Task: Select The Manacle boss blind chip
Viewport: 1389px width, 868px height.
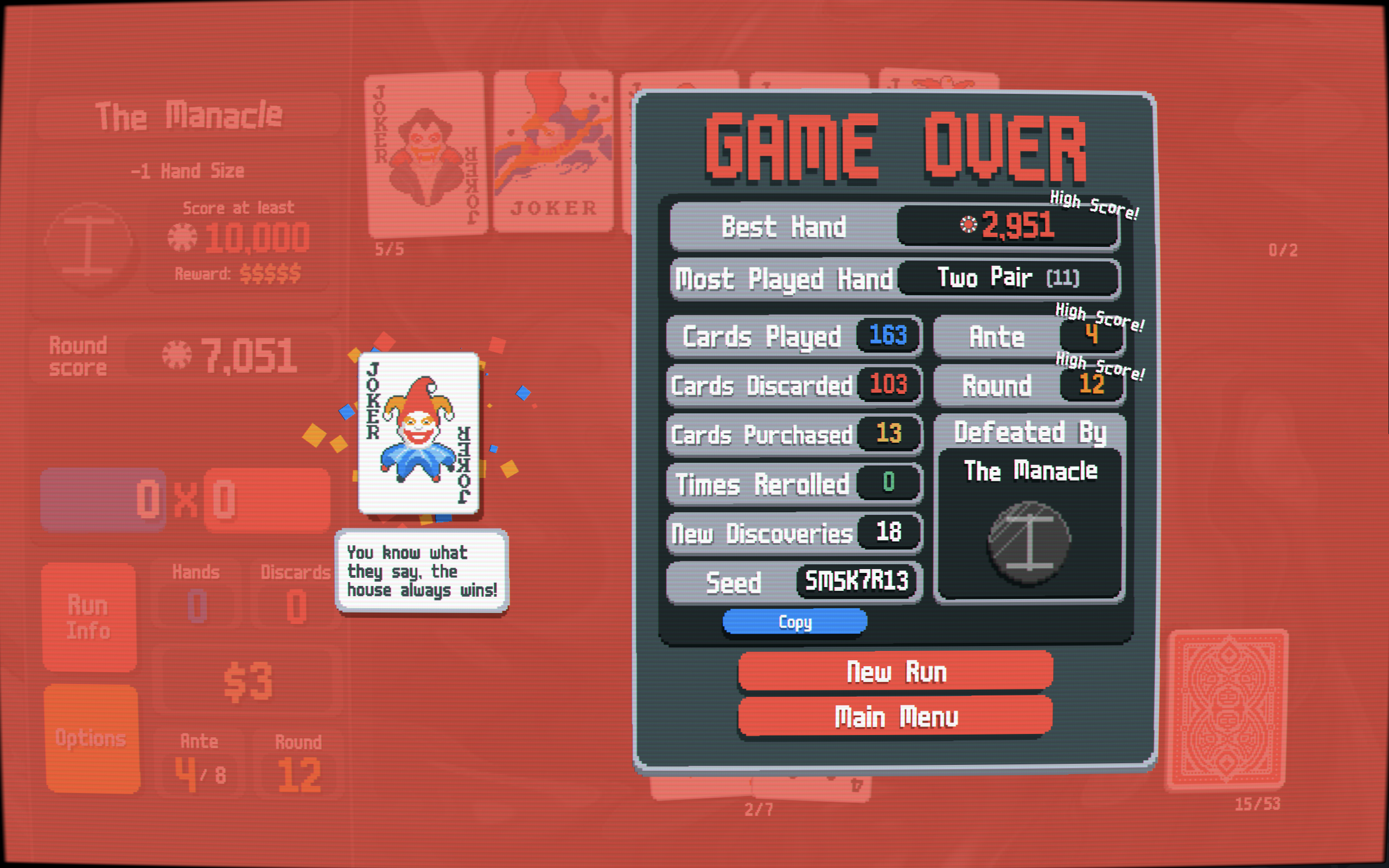Action: pos(1029,542)
